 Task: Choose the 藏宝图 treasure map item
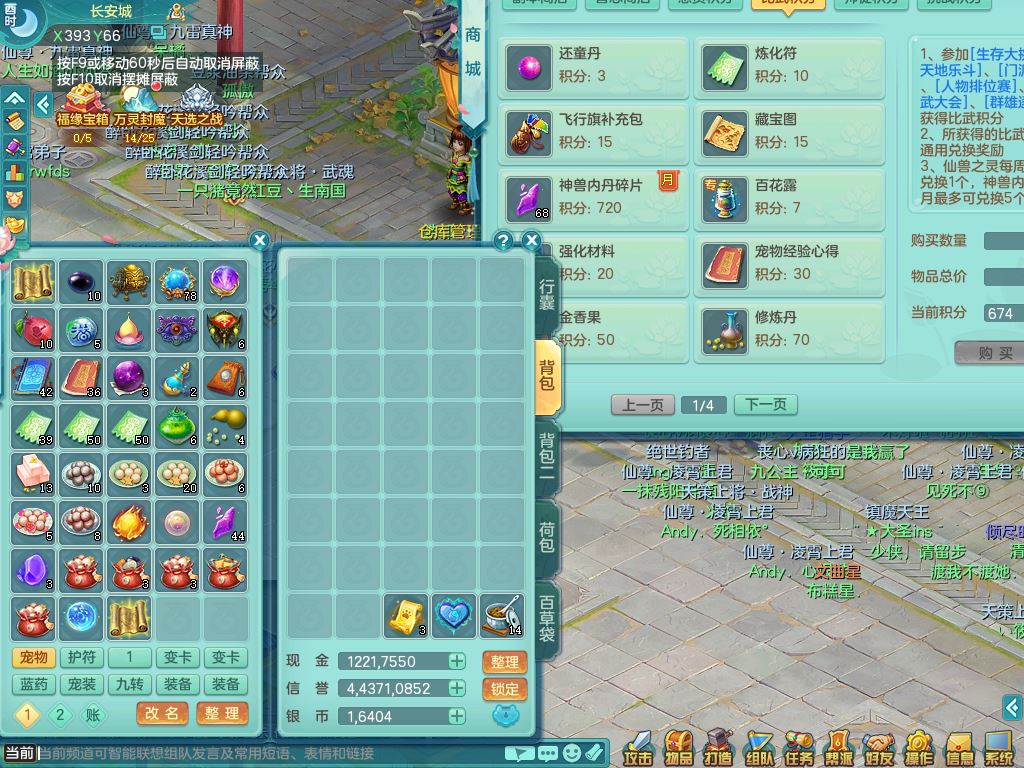(788, 131)
